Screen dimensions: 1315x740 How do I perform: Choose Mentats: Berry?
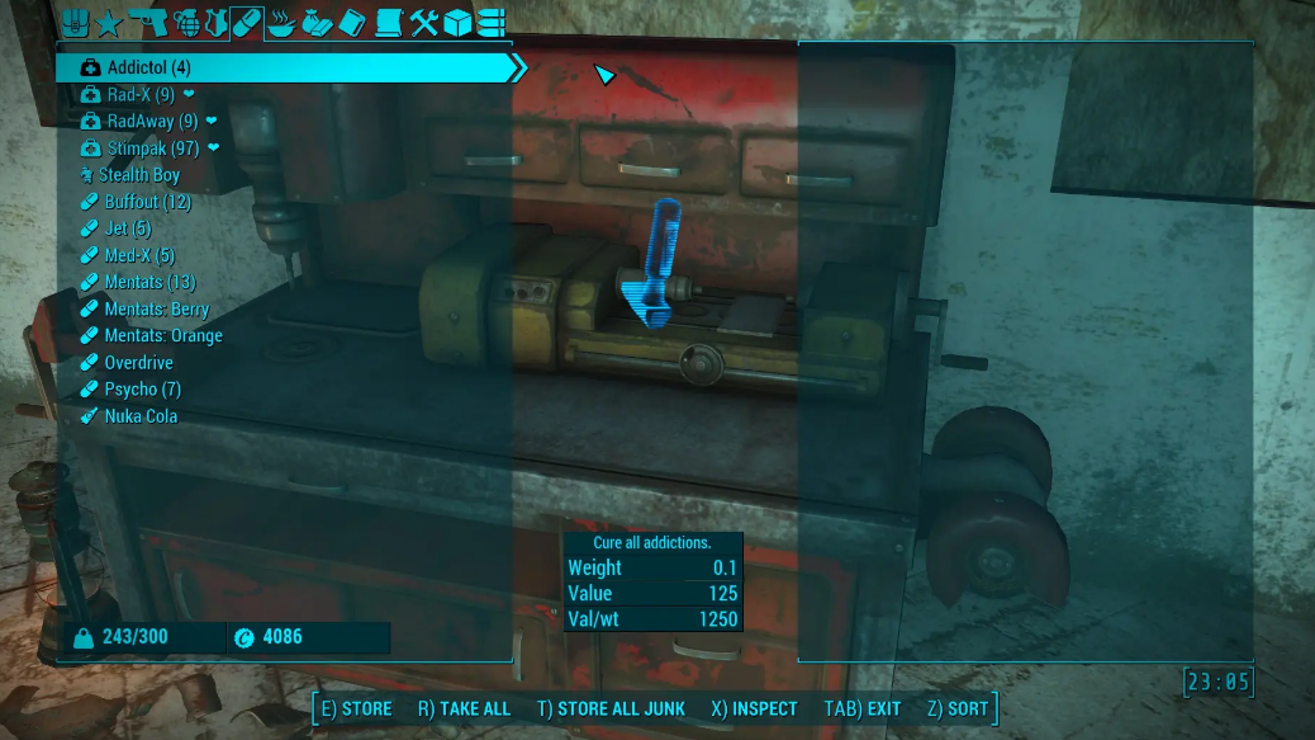(x=156, y=310)
